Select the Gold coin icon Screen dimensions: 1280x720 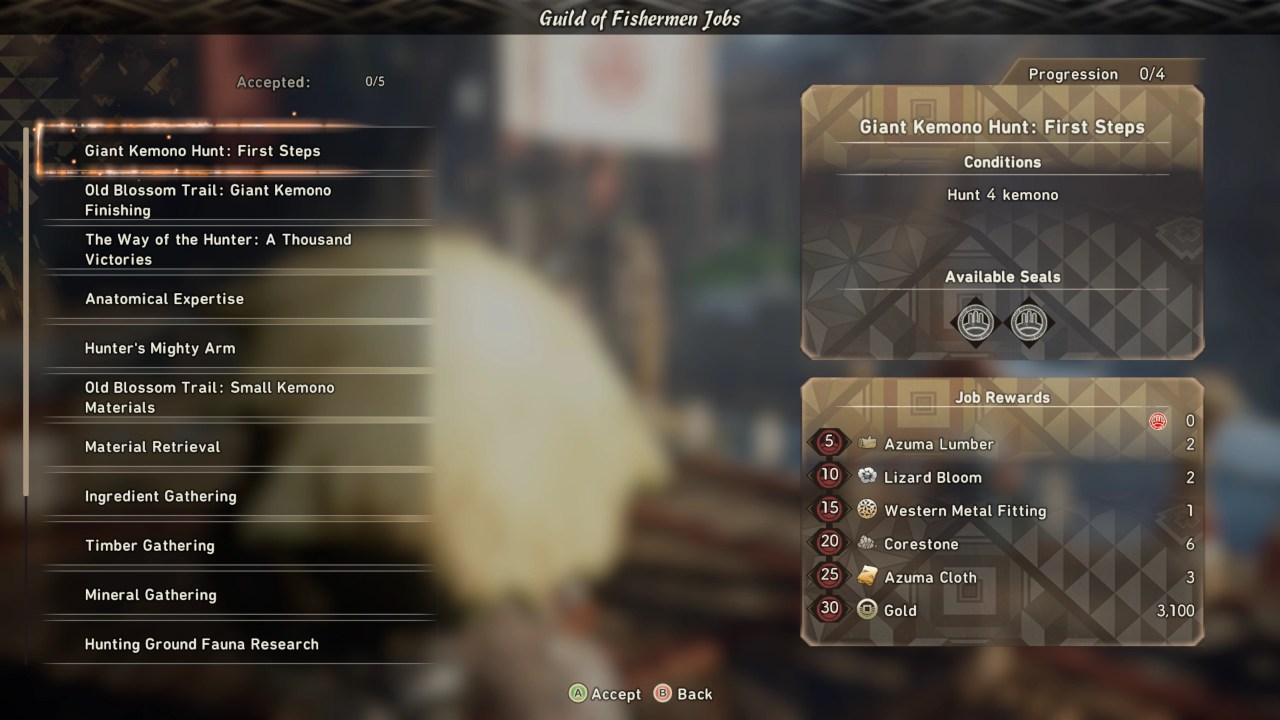click(x=867, y=610)
